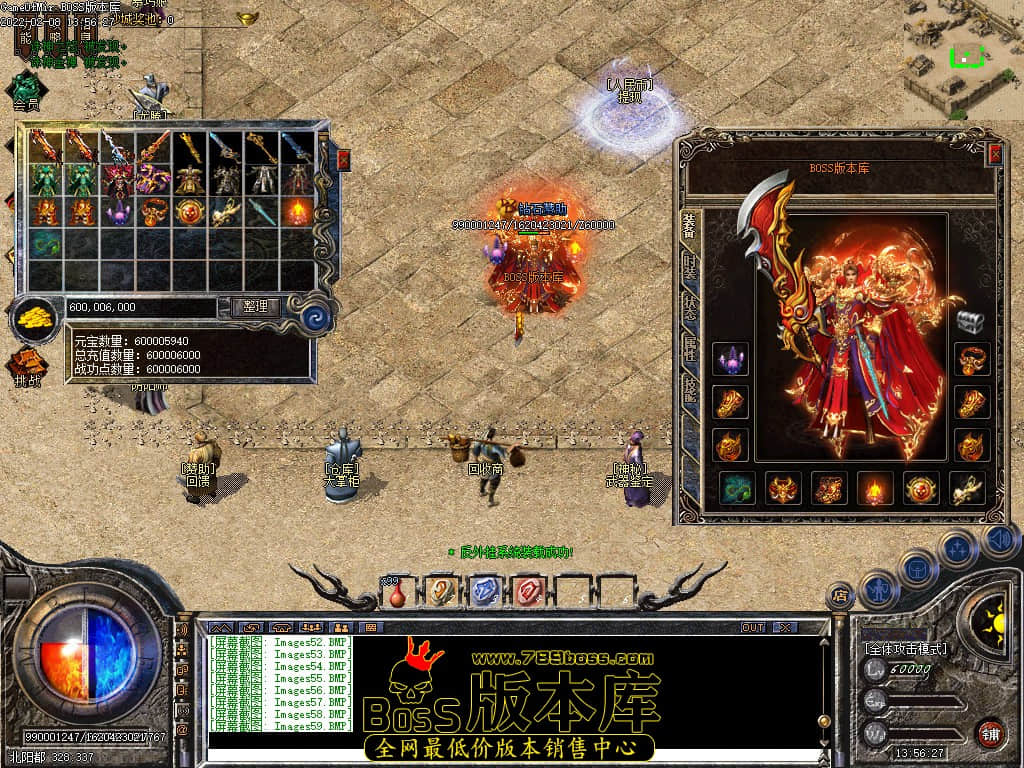Screen dimensions: 1024x768
Task: Open the minimap in the corner
Action: point(963,58)
